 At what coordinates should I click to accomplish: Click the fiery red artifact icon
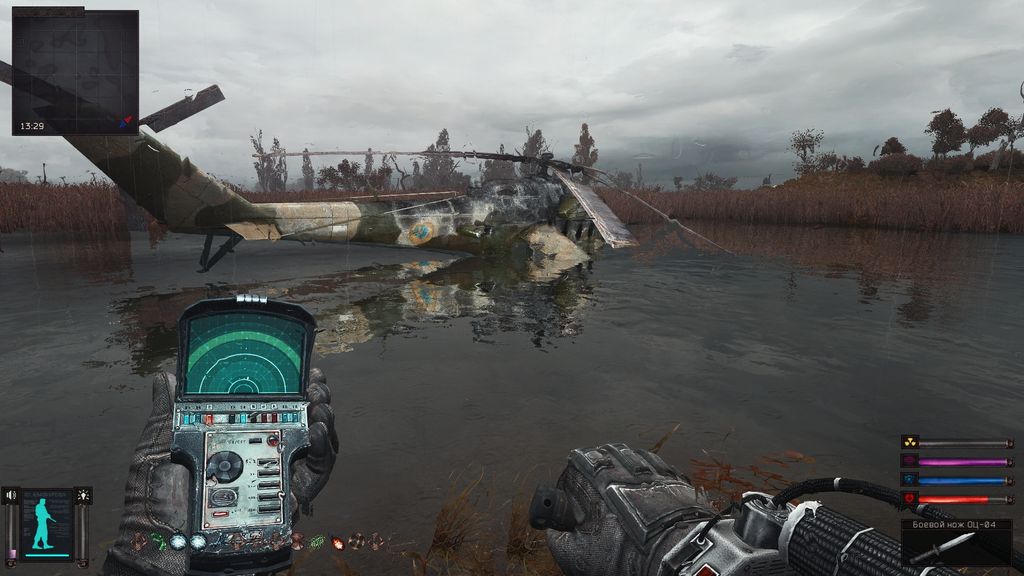(337, 541)
